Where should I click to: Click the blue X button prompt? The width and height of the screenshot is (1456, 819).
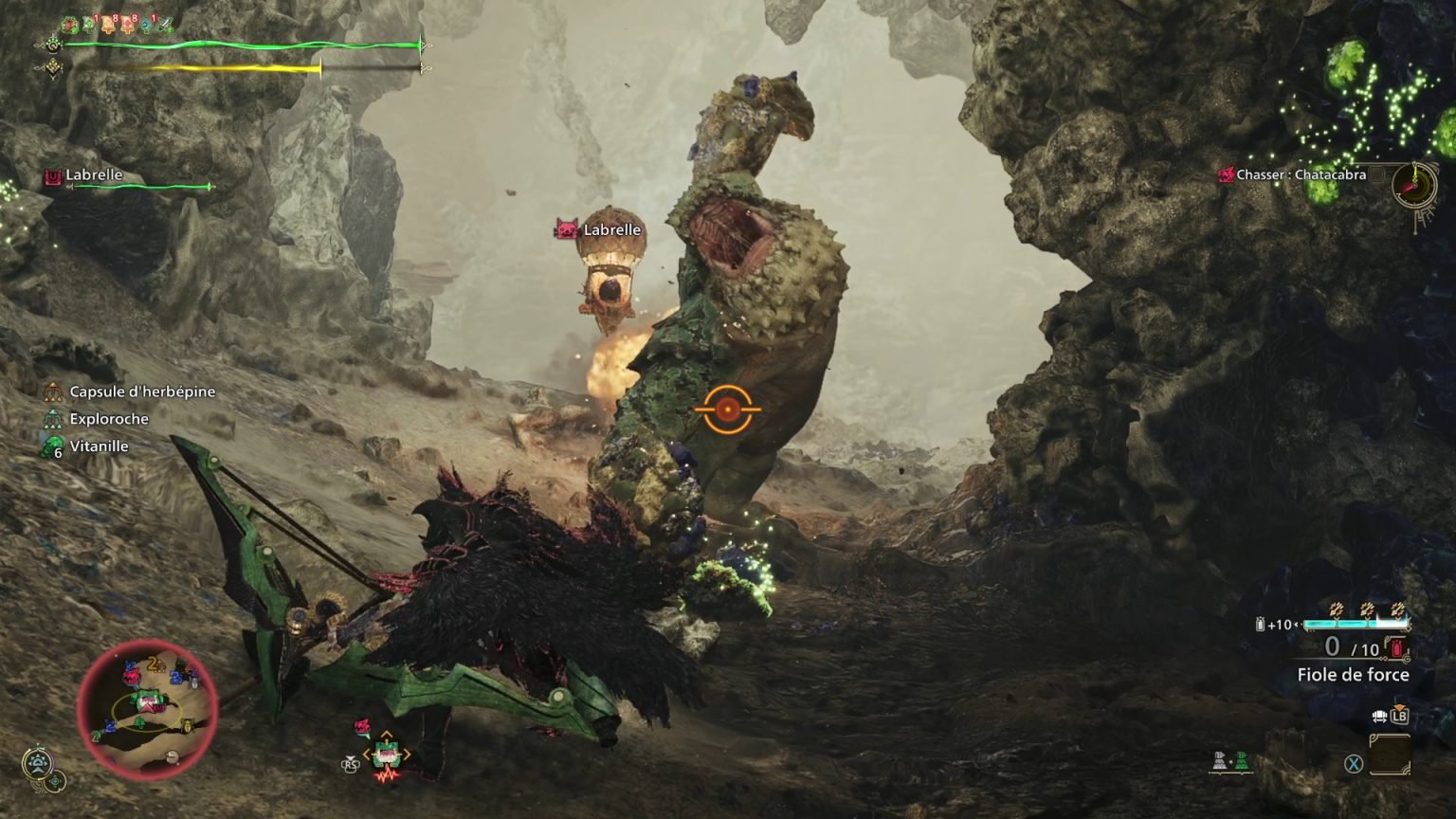[1354, 764]
